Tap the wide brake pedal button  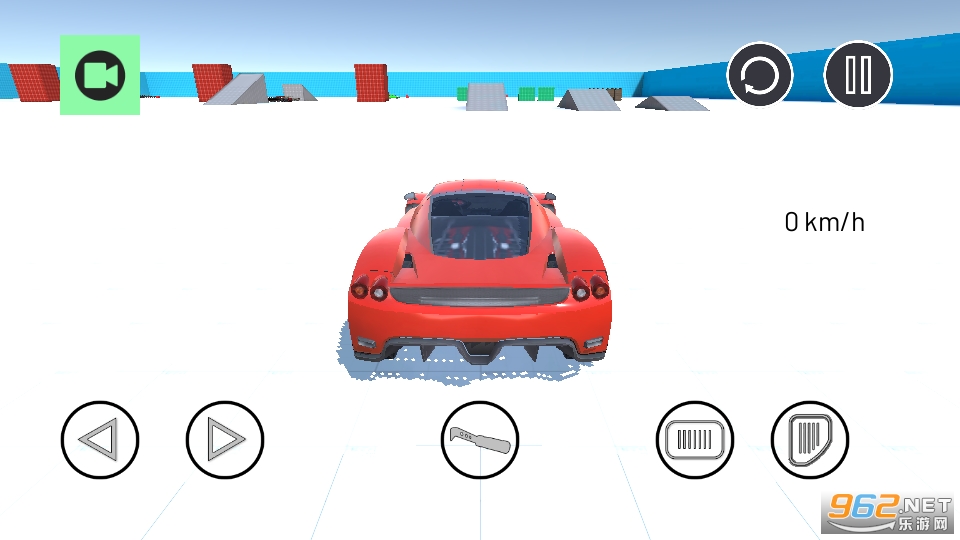click(x=695, y=439)
